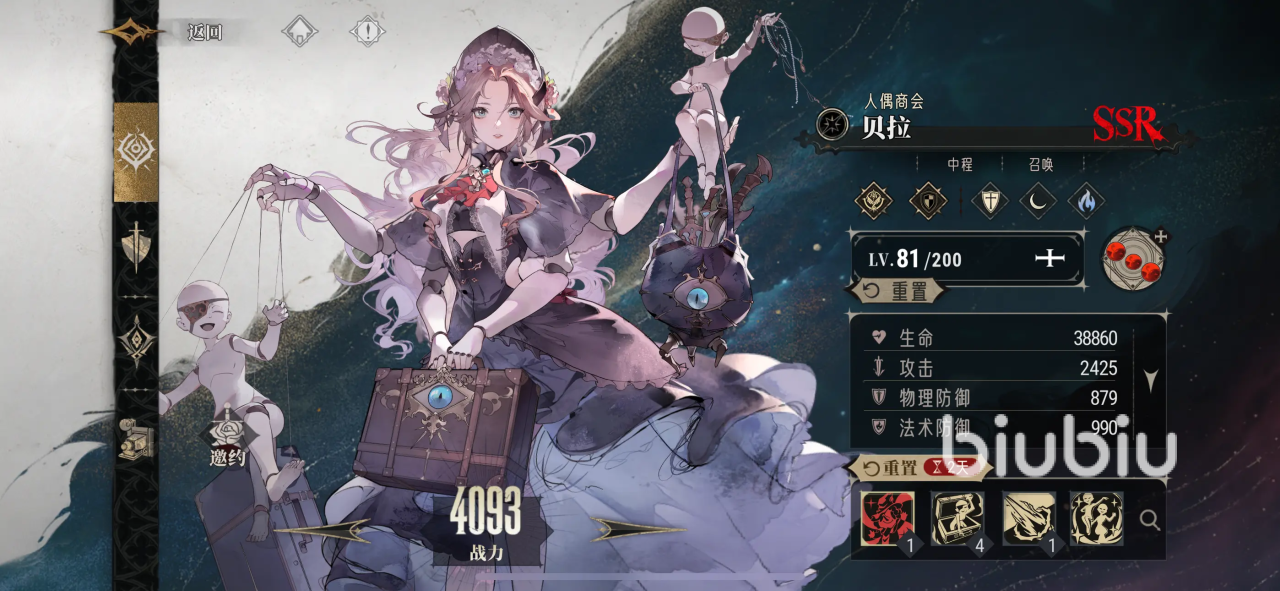Show the next character with right arrow

click(637, 529)
